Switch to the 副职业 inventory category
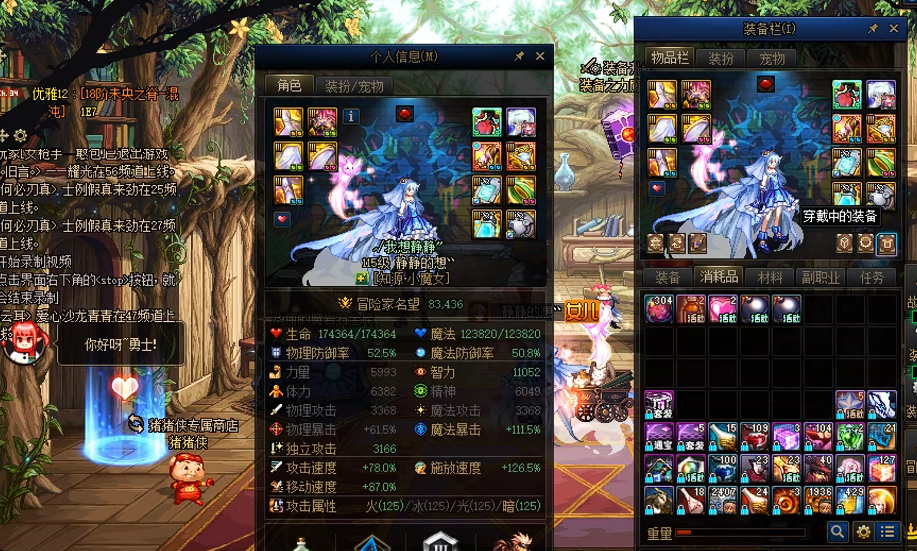Image resolution: width=917 pixels, height=551 pixels. click(x=820, y=278)
